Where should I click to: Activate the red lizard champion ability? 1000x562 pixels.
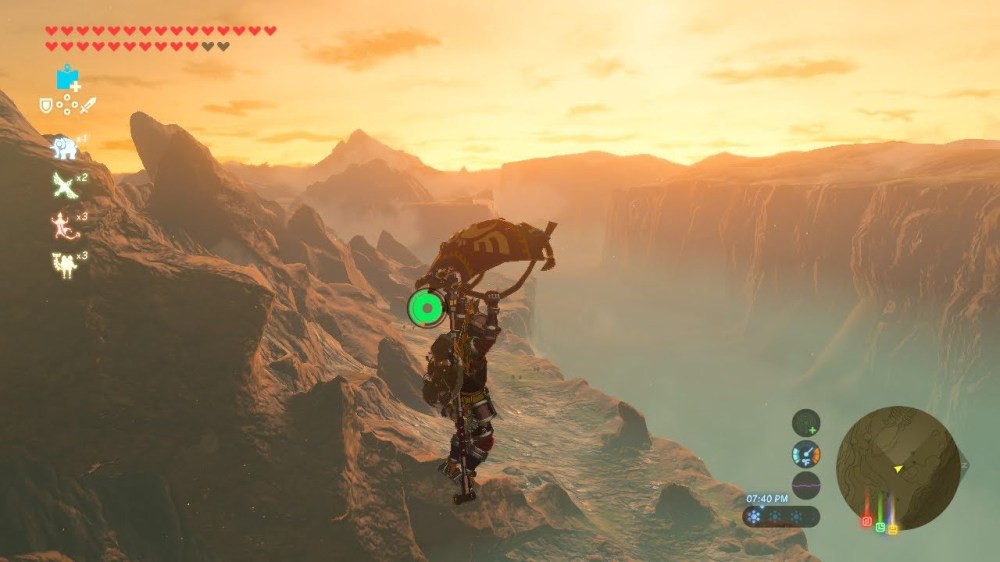click(64, 224)
